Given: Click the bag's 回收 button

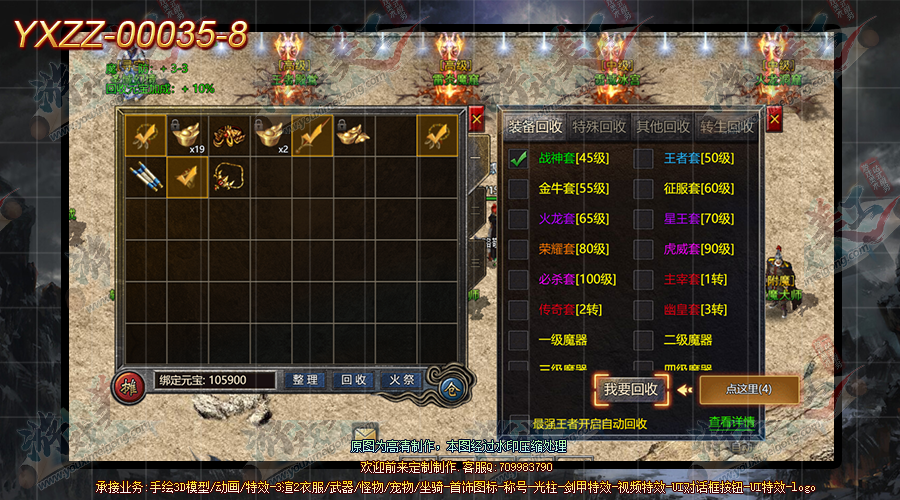Looking at the screenshot, I should [x=354, y=380].
